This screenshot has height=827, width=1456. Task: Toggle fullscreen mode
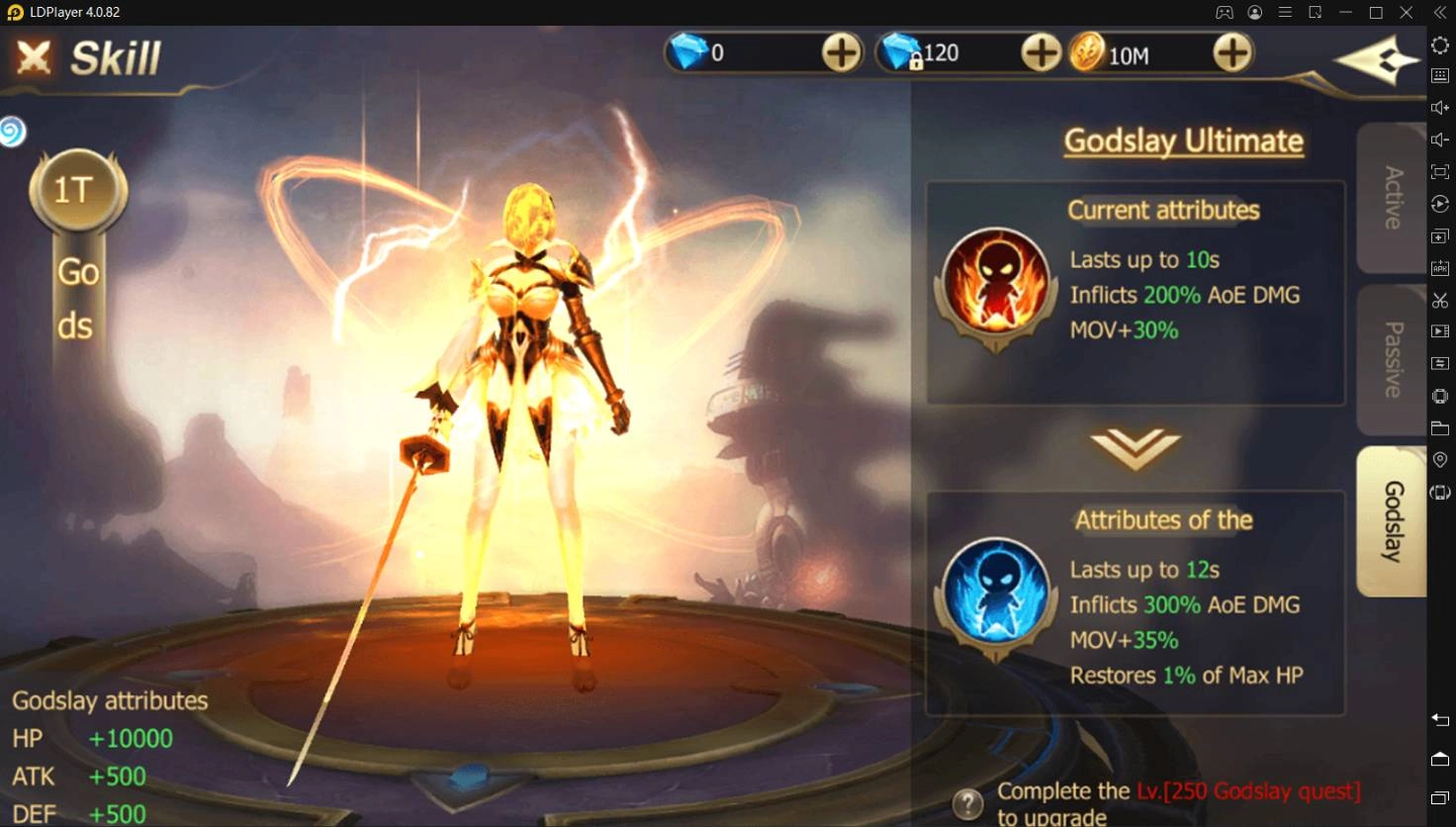[x=1440, y=170]
